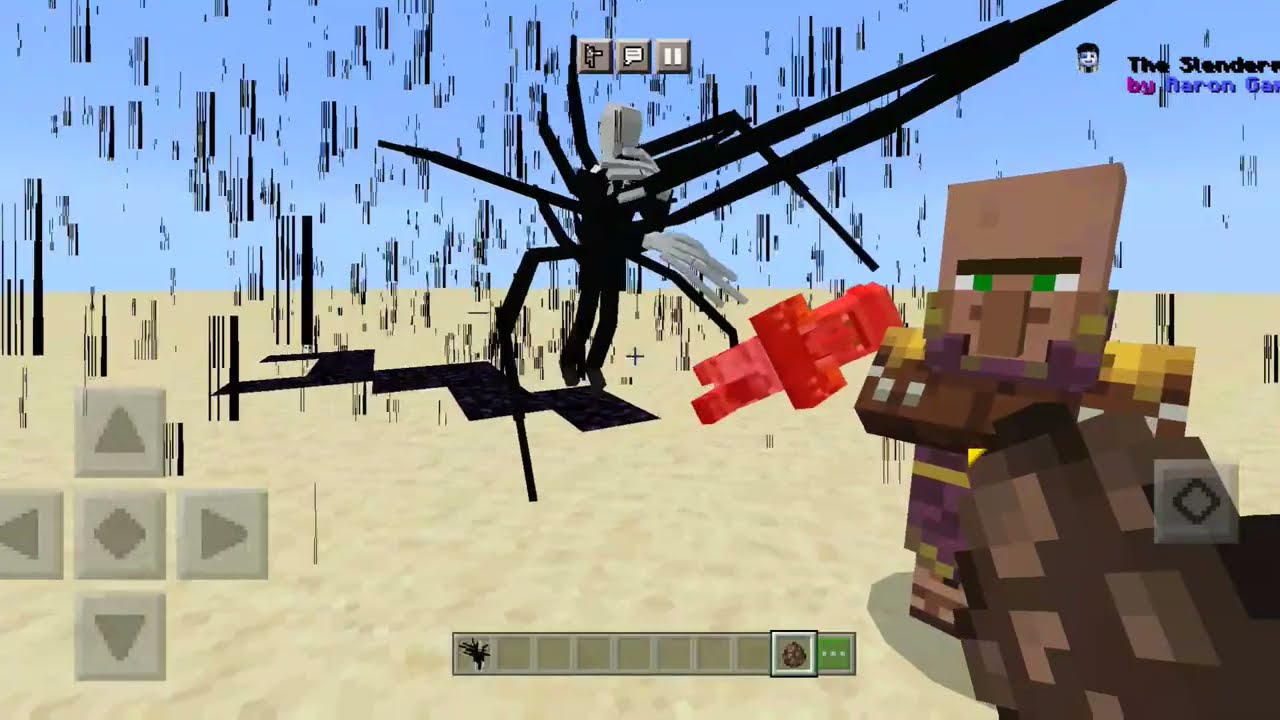Select the spider figure in hotbar slot one
The height and width of the screenshot is (720, 1280).
474,653
